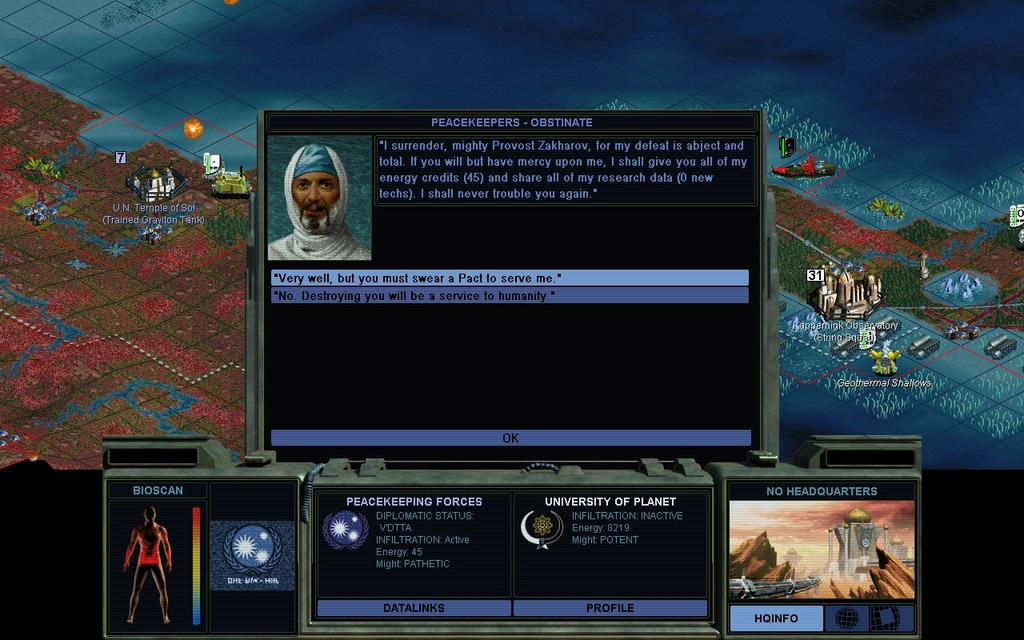
Task: Show the HQINFO panel
Action: pyautogui.click(x=775, y=619)
